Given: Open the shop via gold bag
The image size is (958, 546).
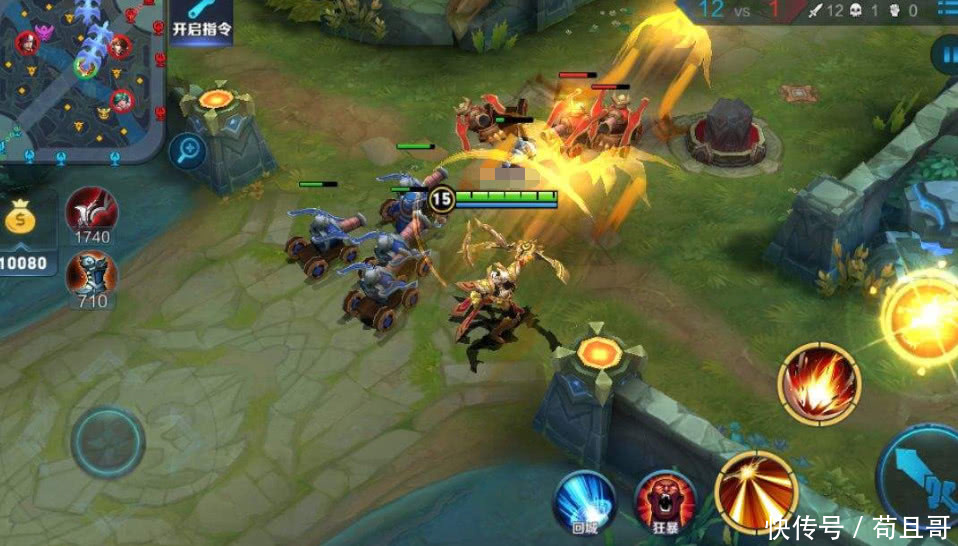Looking at the screenshot, I should tap(22, 217).
